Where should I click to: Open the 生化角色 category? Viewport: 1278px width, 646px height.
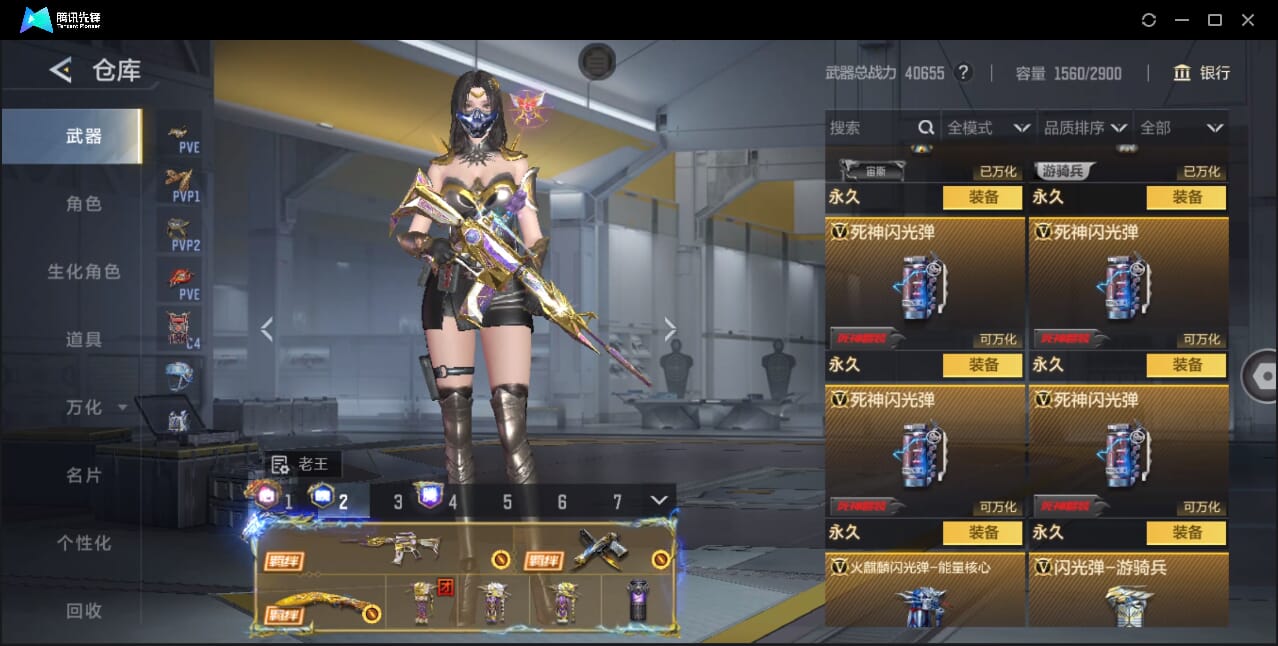click(x=84, y=272)
